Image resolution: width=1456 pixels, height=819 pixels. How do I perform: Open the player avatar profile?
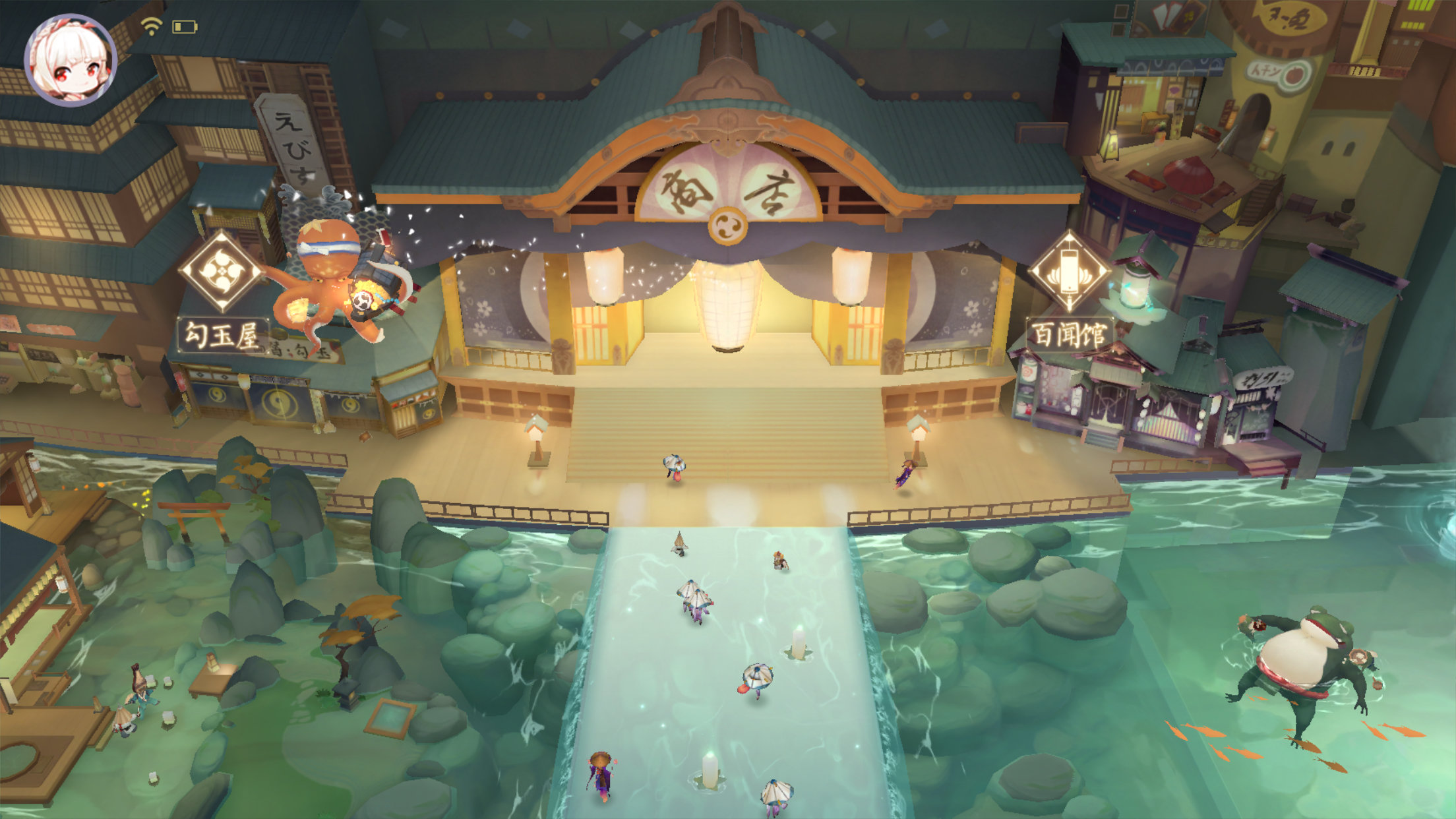[71, 59]
